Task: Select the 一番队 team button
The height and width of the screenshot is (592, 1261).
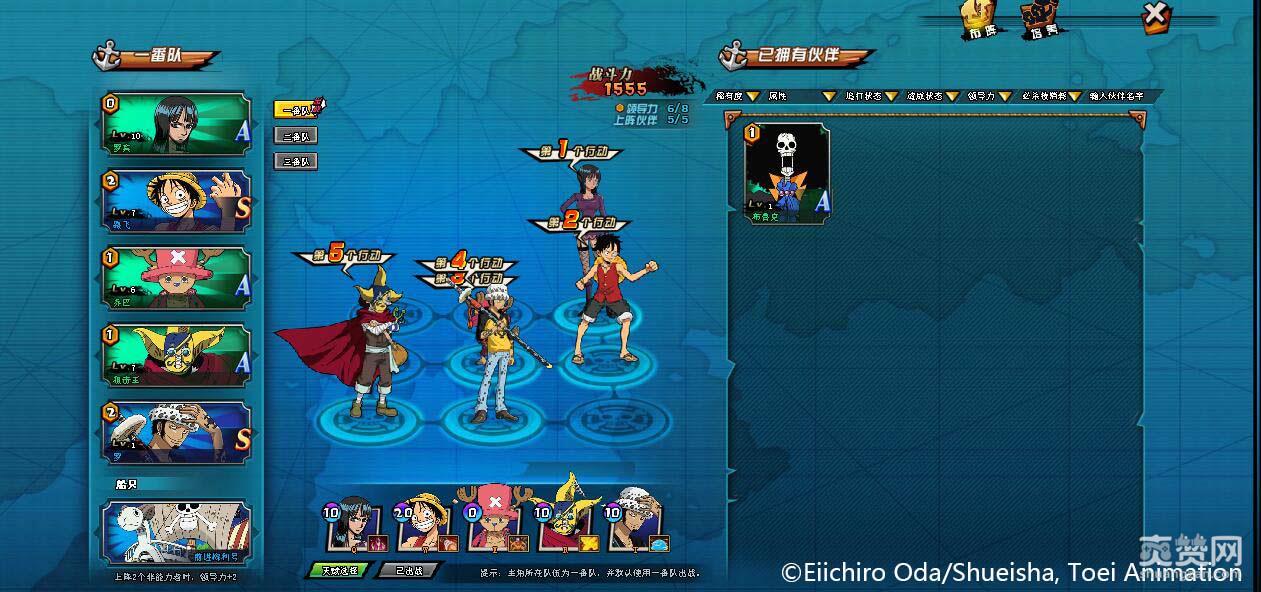Action: tap(296, 110)
